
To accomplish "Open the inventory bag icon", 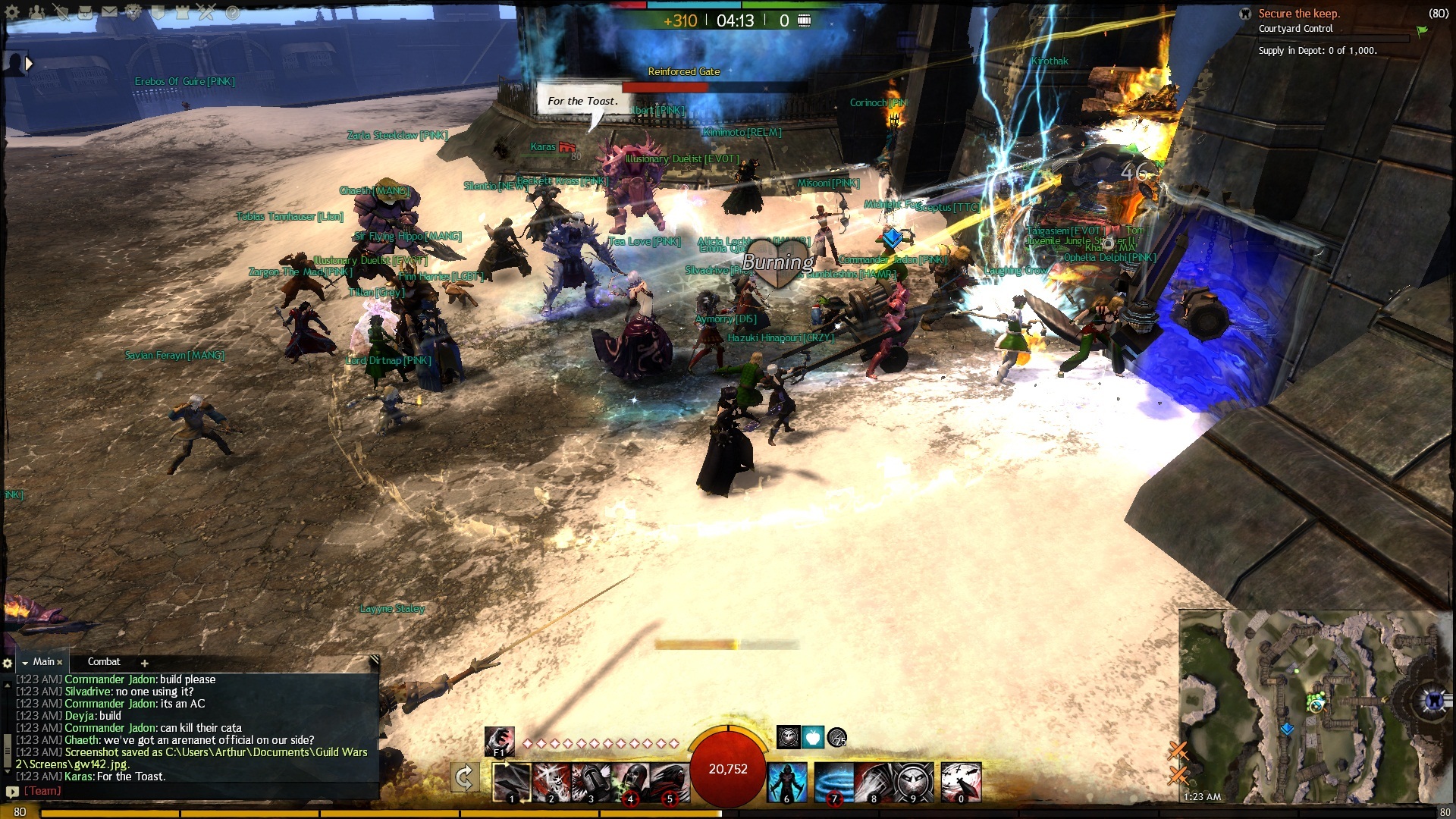I will coord(86,12).
